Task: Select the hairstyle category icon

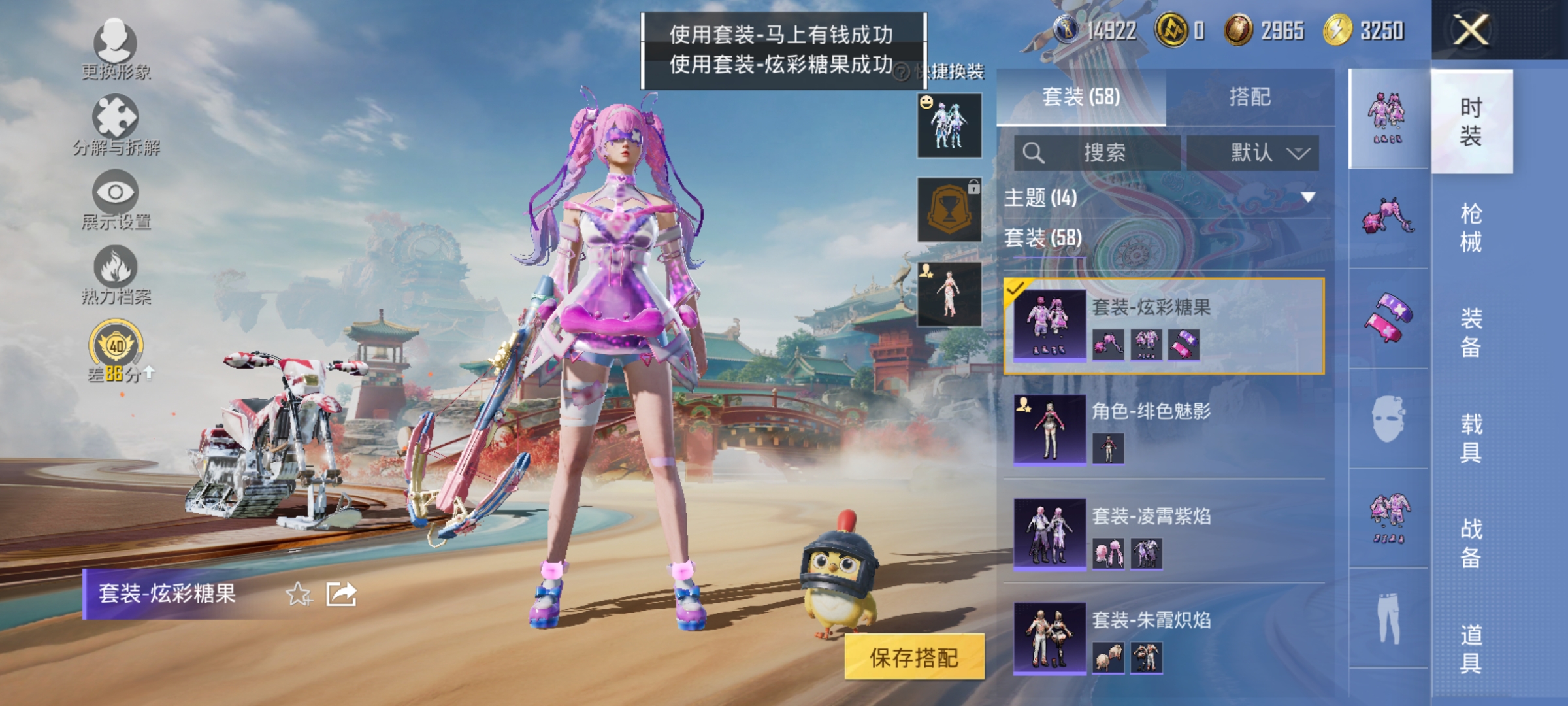Action: coord(1388,216)
